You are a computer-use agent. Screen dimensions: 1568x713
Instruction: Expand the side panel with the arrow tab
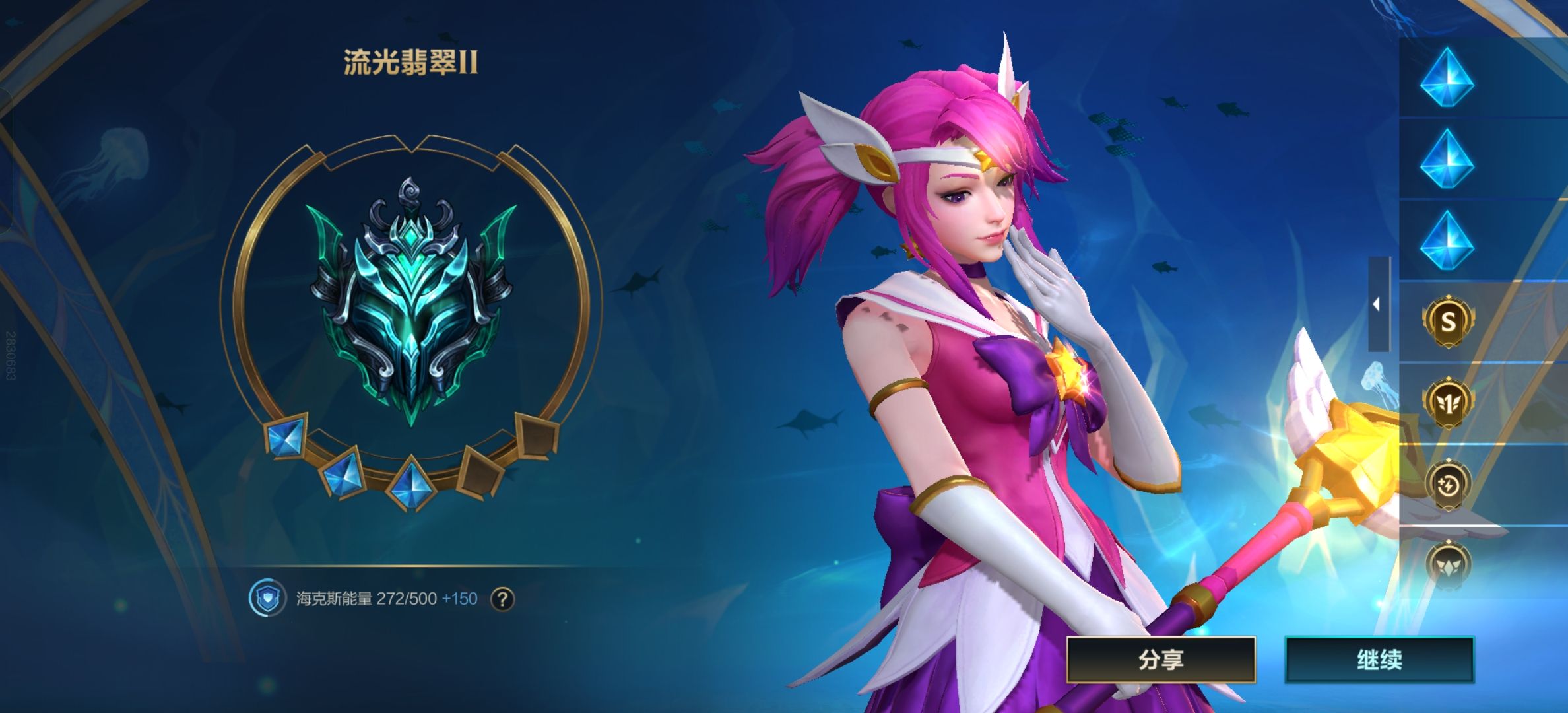point(1377,304)
